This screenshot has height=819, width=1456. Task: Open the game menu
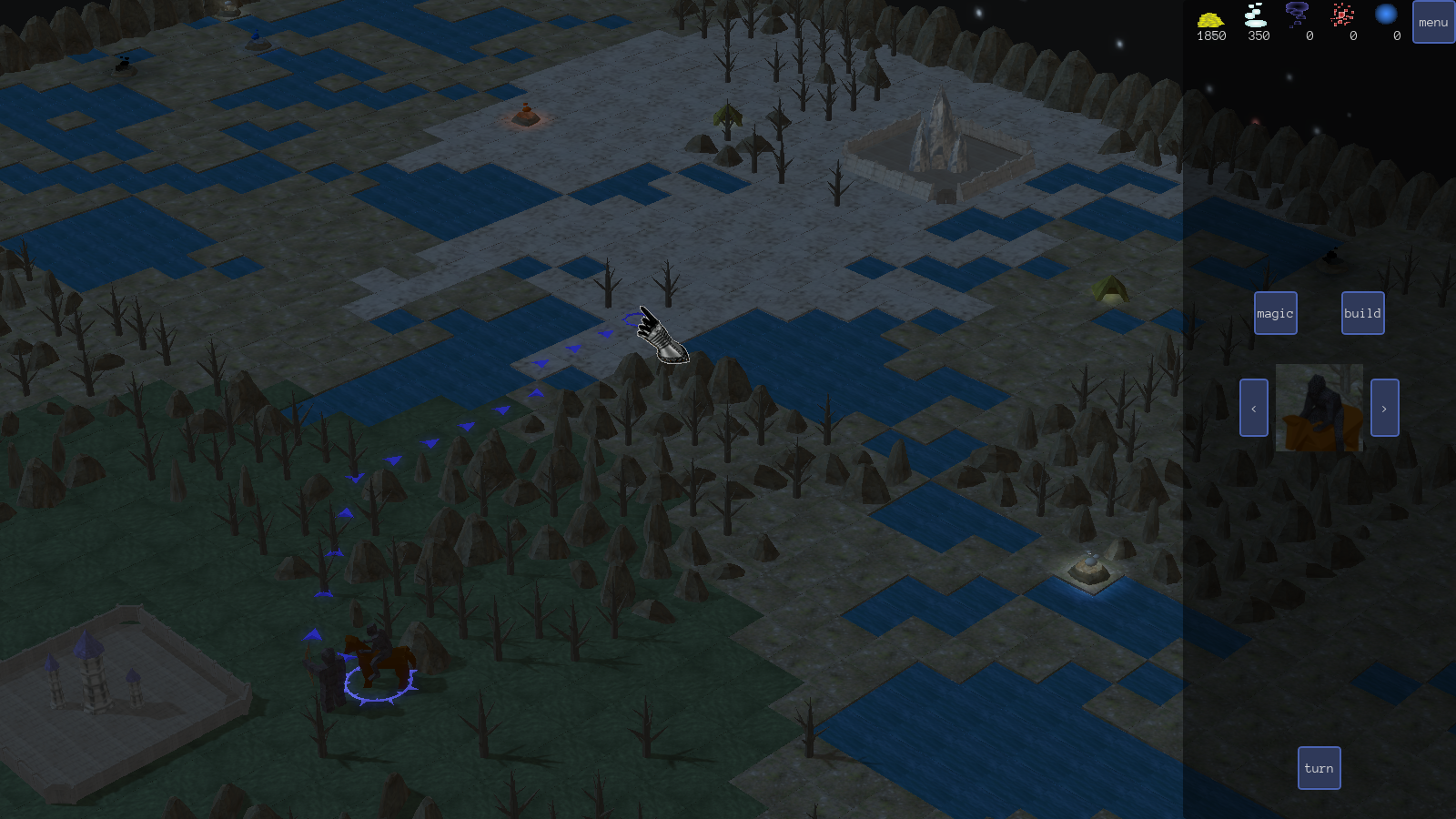[1433, 22]
